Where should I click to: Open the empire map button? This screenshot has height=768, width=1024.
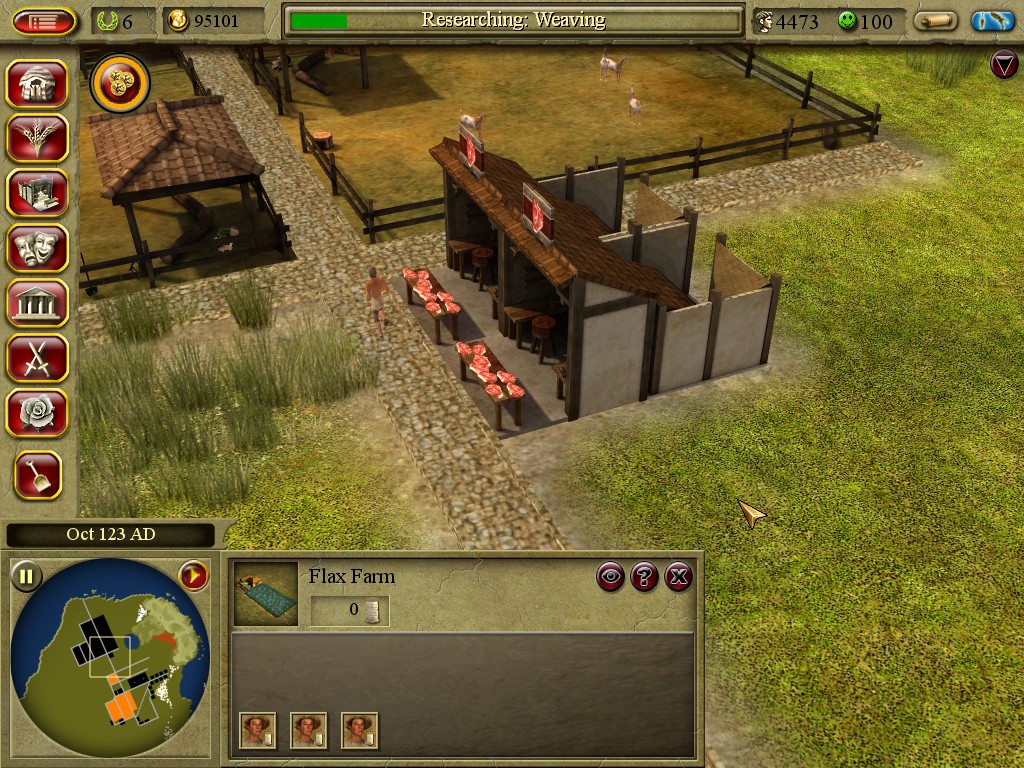coord(992,21)
